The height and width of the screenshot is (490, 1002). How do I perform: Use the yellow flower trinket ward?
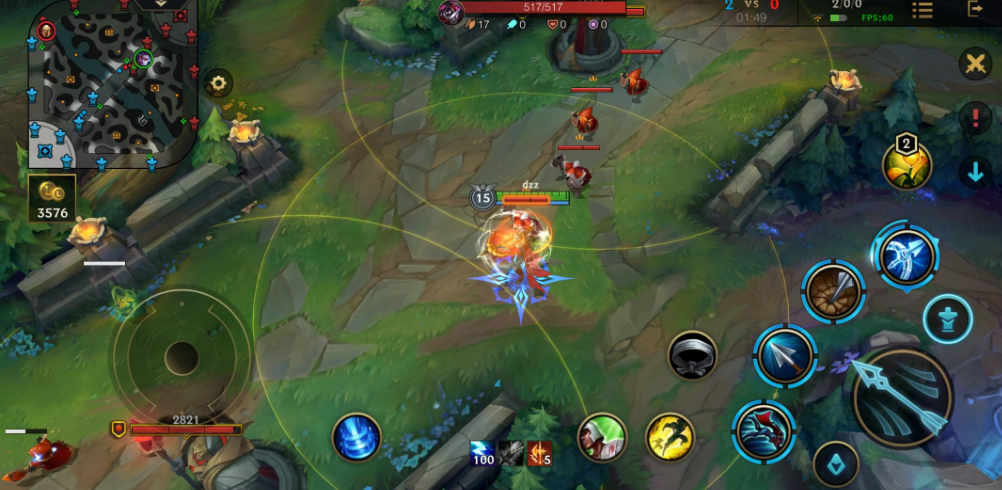pos(907,165)
